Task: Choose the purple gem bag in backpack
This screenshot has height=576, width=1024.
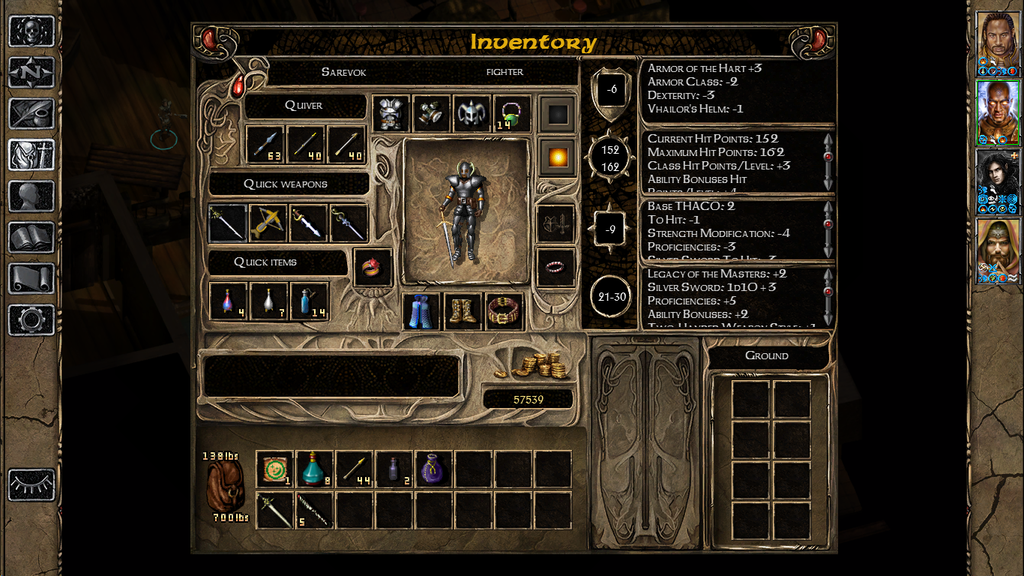Action: [434, 469]
